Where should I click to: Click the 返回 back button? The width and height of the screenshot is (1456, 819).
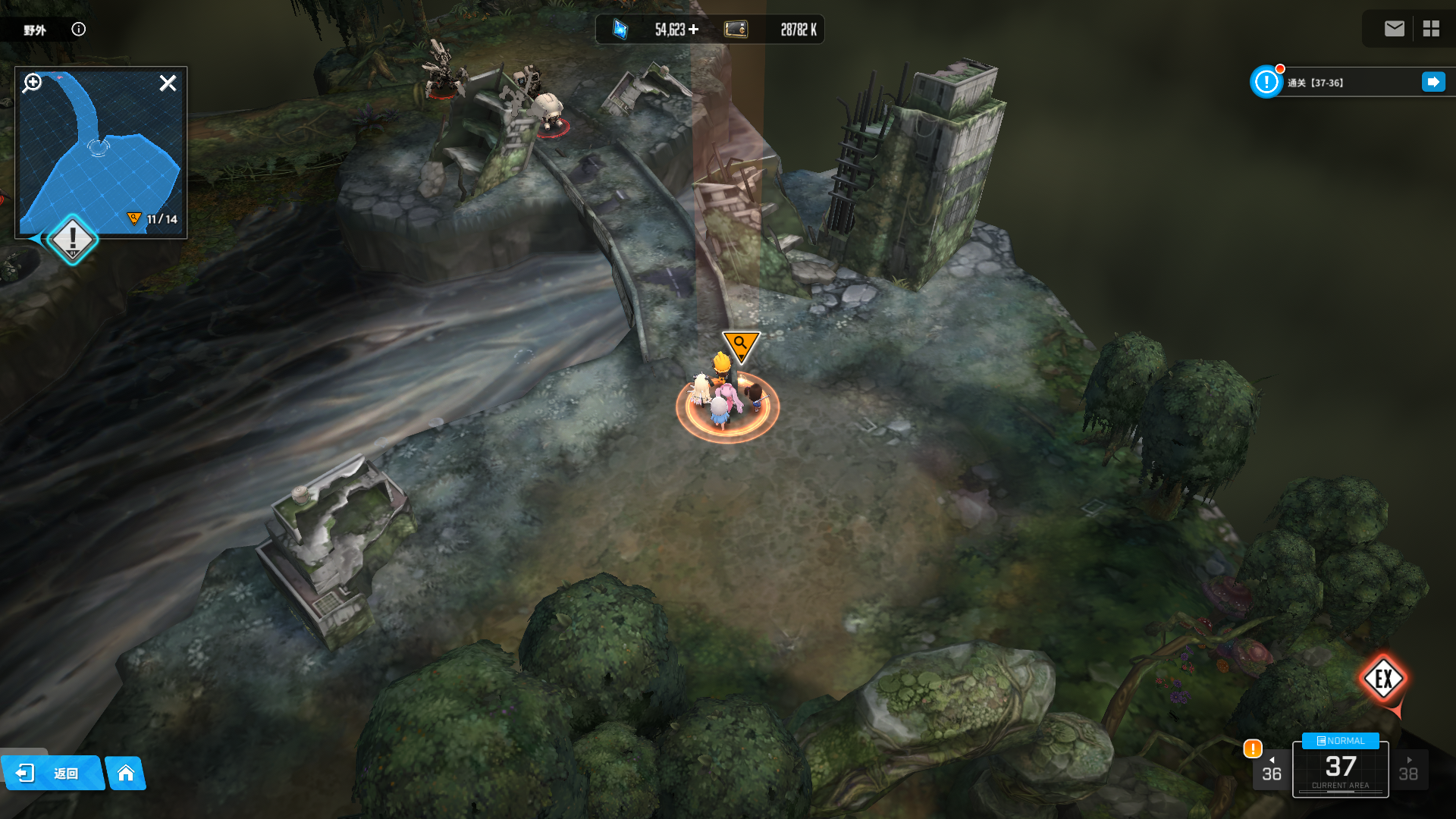point(52,773)
